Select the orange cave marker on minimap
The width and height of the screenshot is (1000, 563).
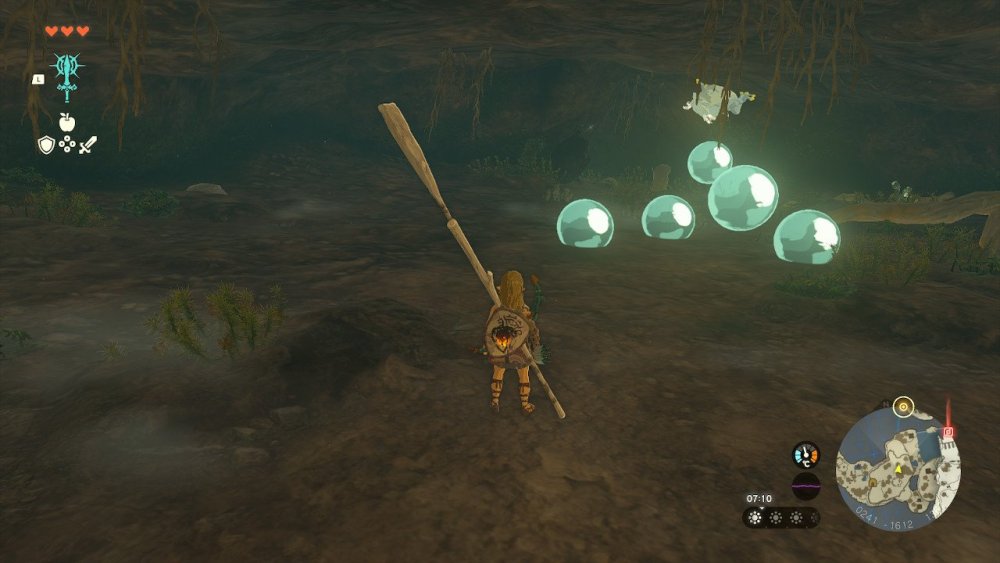[x=872, y=484]
